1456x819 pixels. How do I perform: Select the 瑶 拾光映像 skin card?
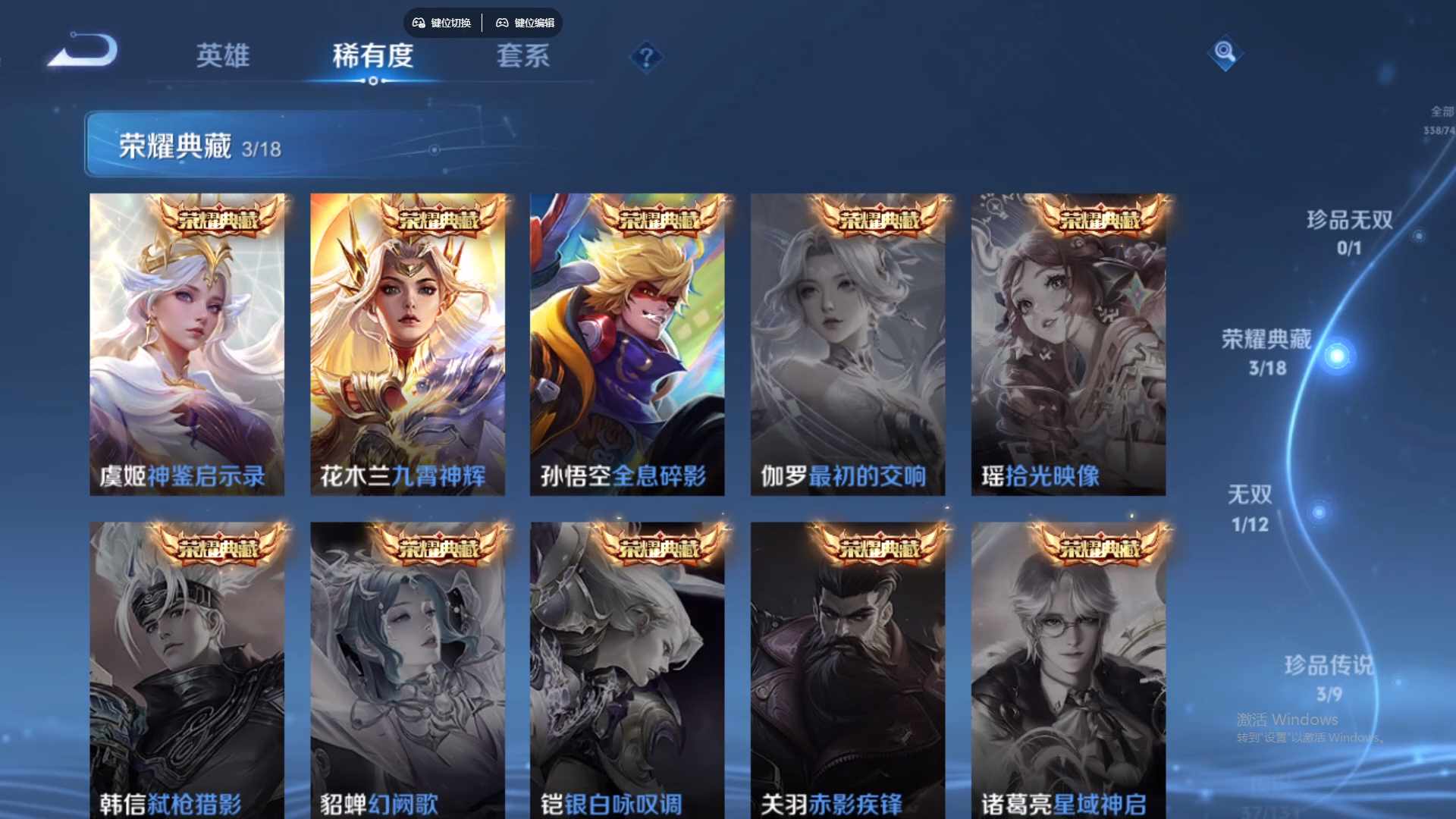[1068, 345]
